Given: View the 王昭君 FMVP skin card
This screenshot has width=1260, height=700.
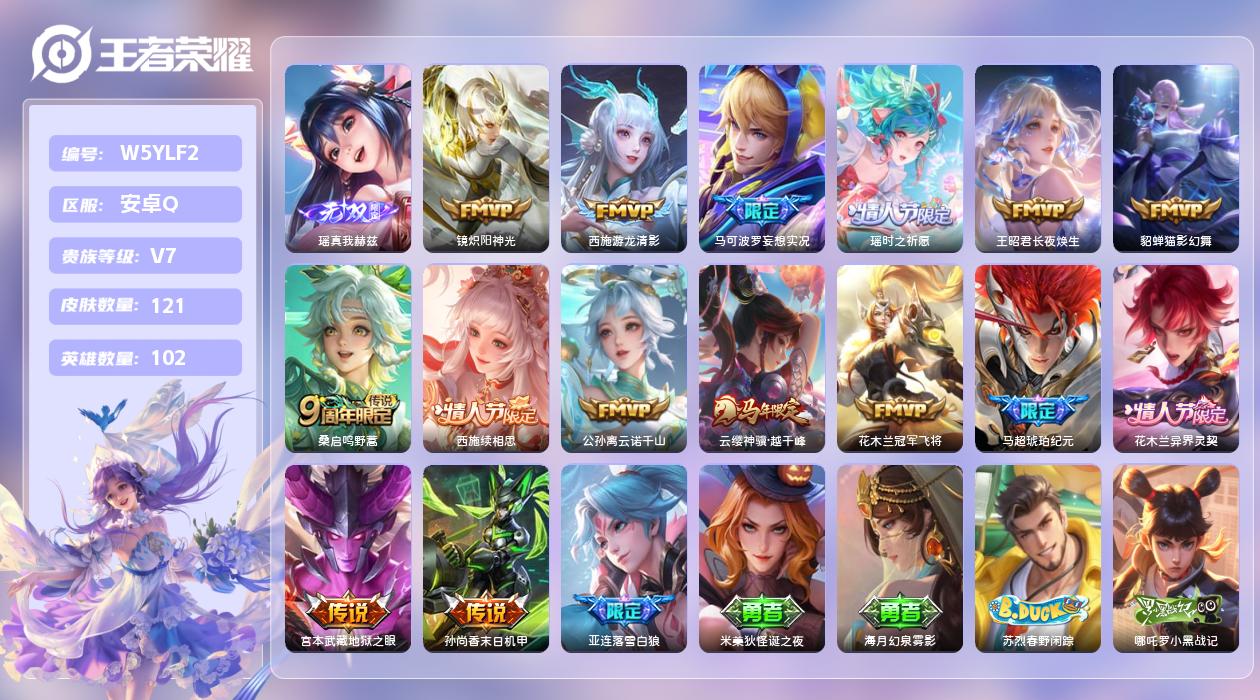Looking at the screenshot, I should coord(1038,158).
